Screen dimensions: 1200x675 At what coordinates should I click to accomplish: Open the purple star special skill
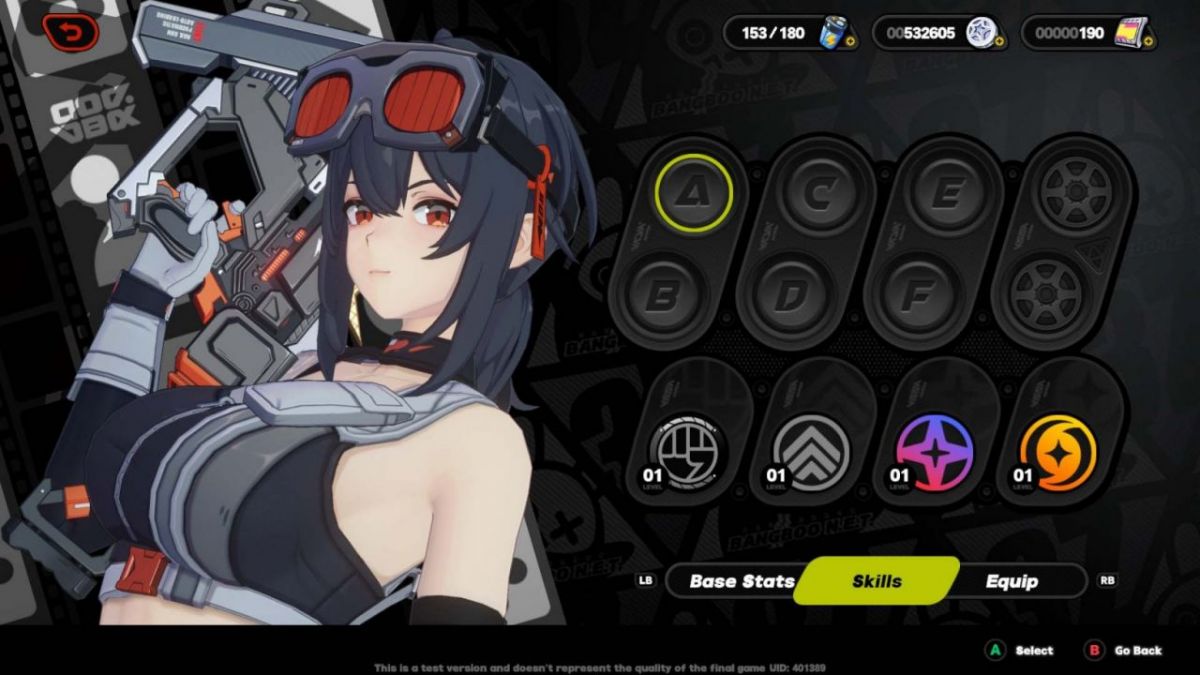[x=936, y=452]
